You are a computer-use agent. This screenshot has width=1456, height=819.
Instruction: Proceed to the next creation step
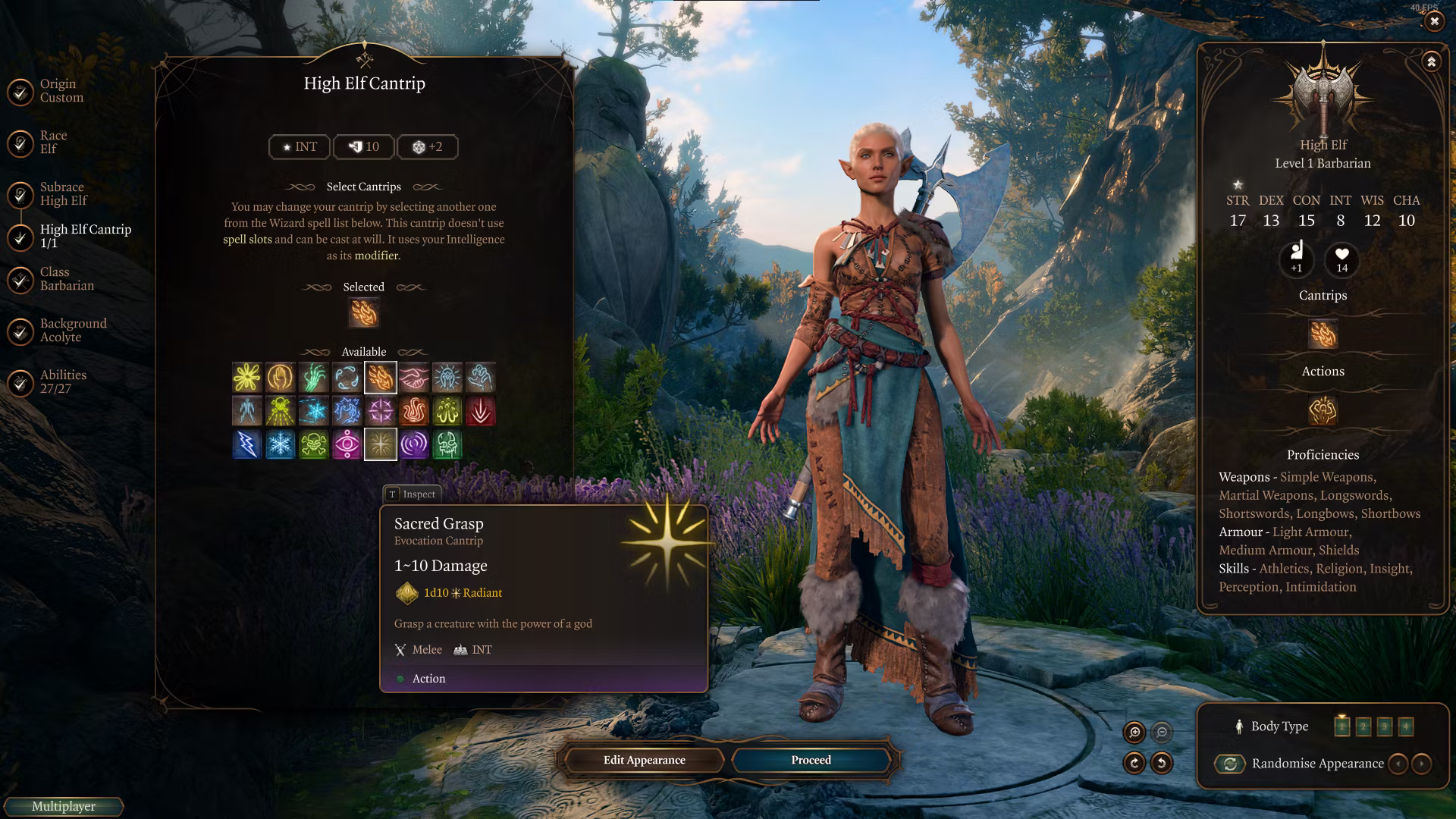click(811, 760)
